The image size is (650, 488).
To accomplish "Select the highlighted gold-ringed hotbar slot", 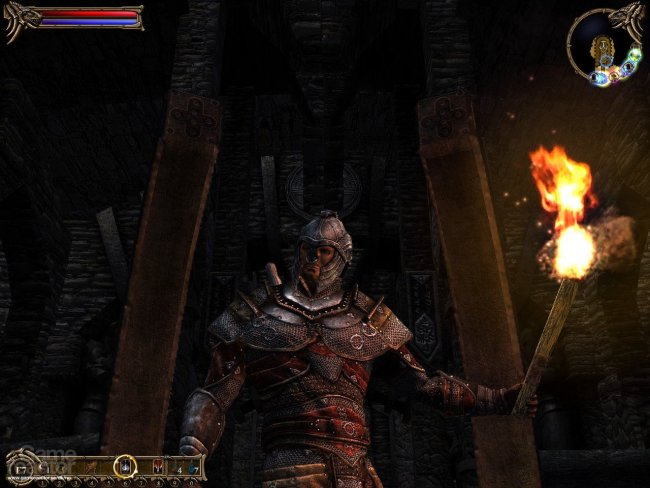I will point(124,465).
